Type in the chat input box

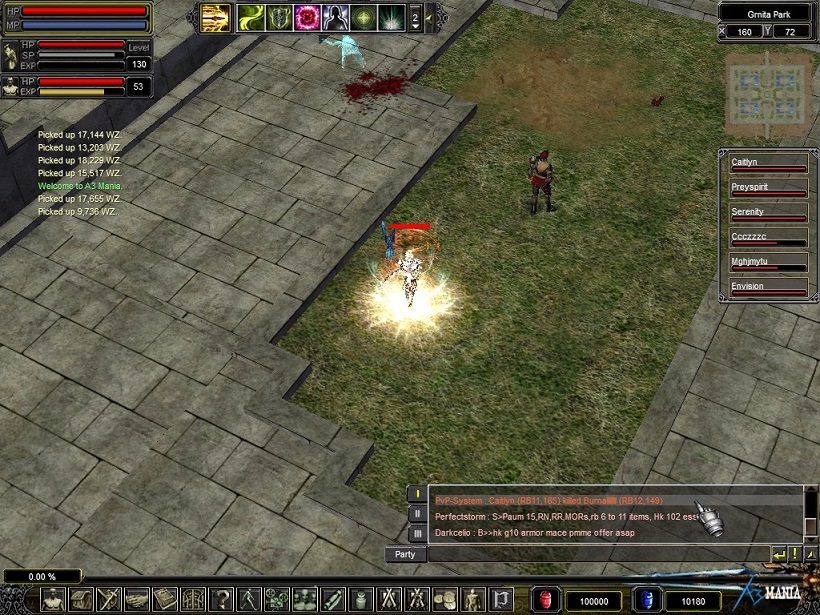click(x=598, y=553)
